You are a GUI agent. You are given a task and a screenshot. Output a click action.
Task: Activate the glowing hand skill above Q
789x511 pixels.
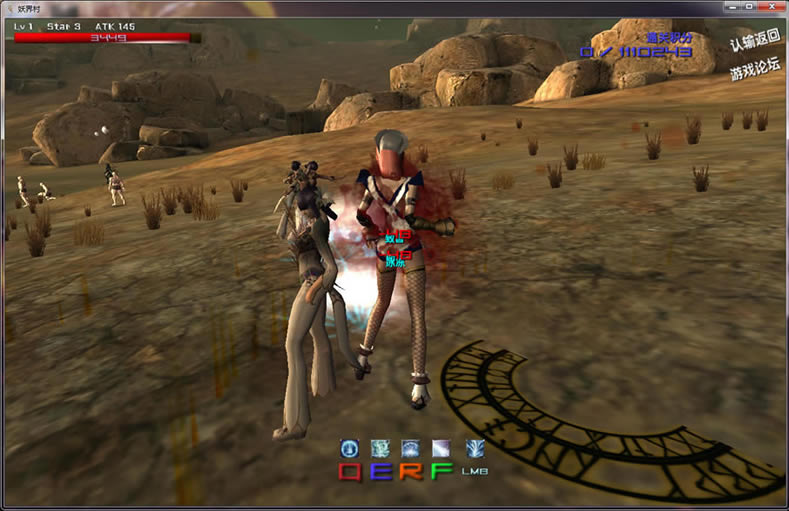coord(350,449)
